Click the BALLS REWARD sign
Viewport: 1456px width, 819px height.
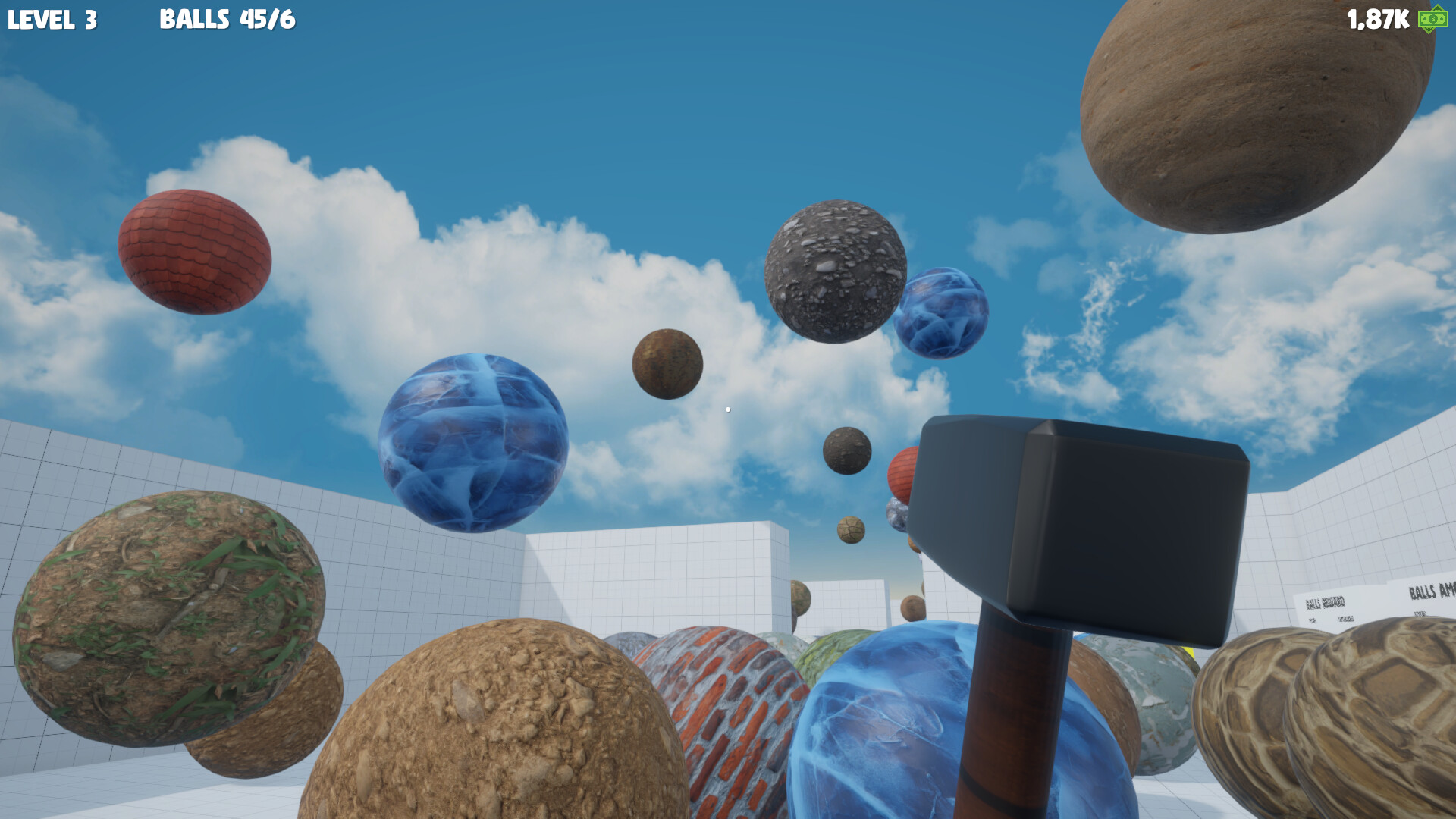pos(1324,603)
